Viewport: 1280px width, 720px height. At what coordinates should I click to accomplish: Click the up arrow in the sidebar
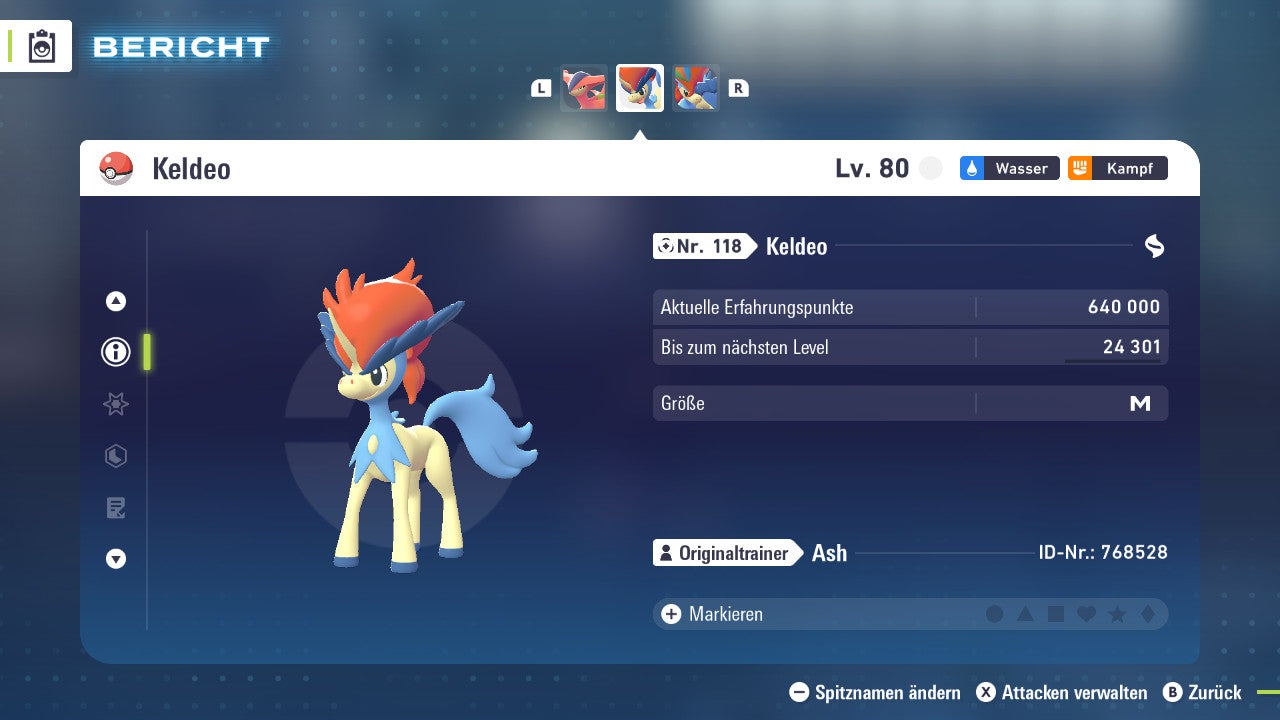115,300
